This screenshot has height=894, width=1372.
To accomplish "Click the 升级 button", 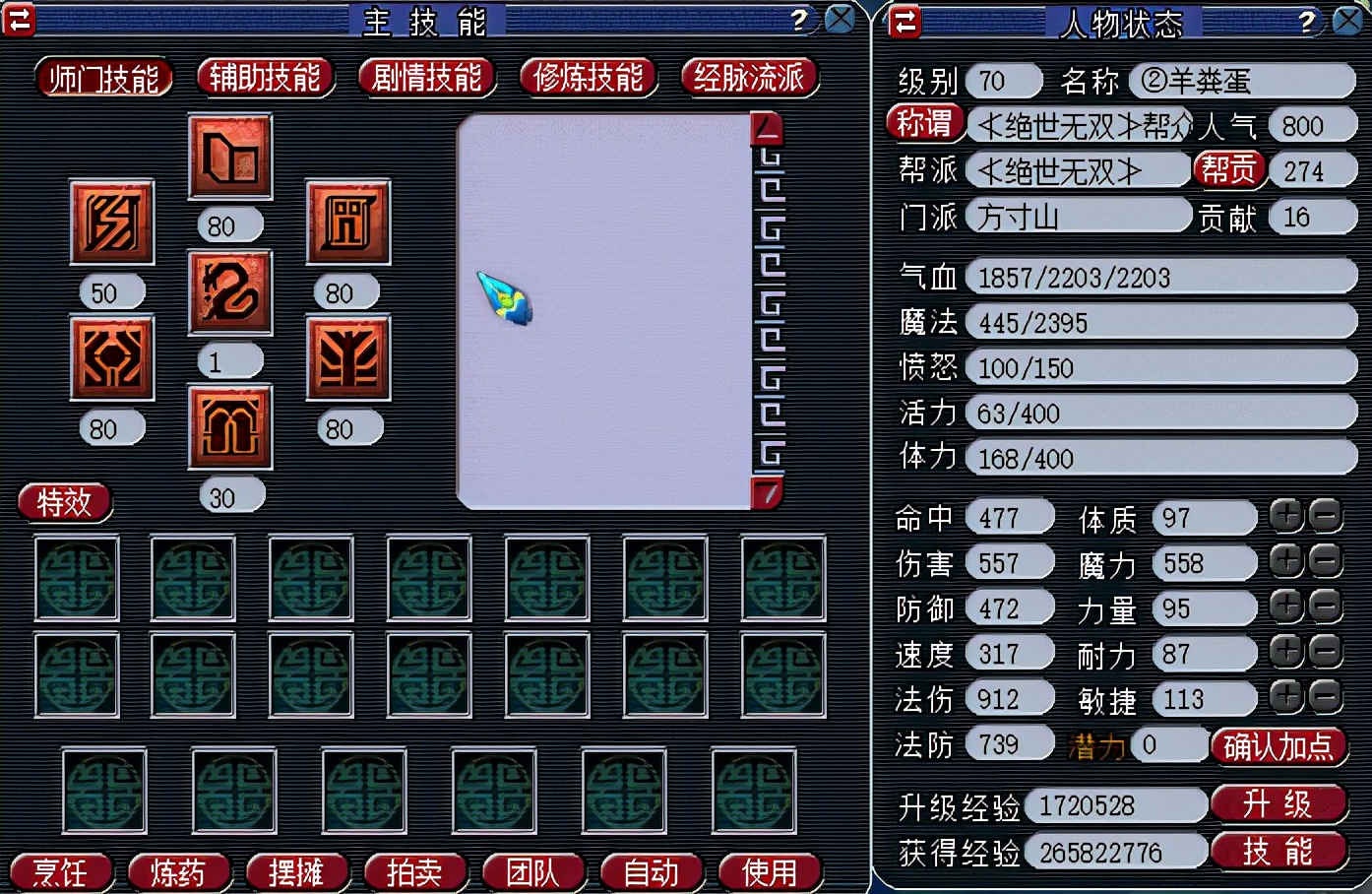I will [x=1278, y=804].
